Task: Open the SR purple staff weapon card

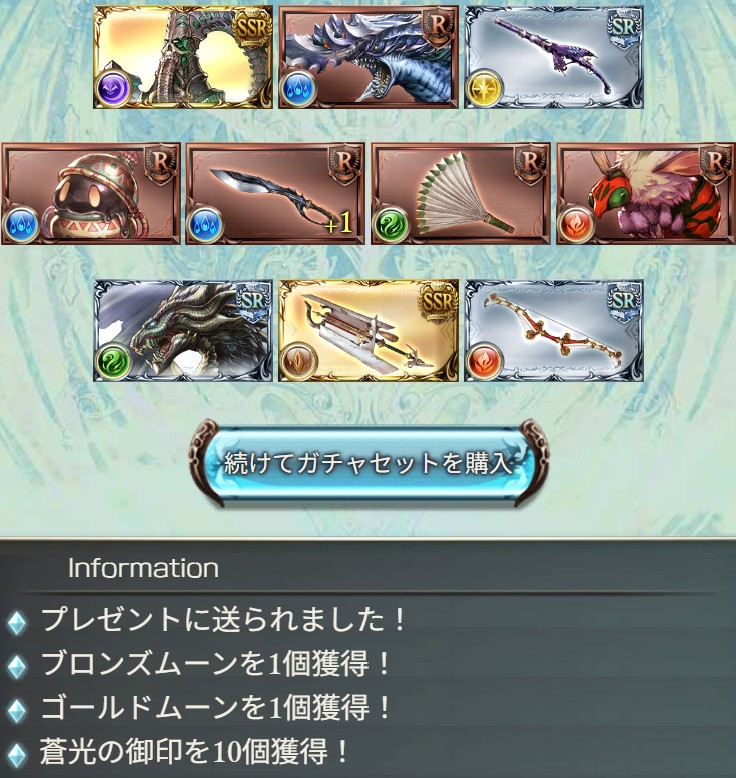Action: [553, 58]
